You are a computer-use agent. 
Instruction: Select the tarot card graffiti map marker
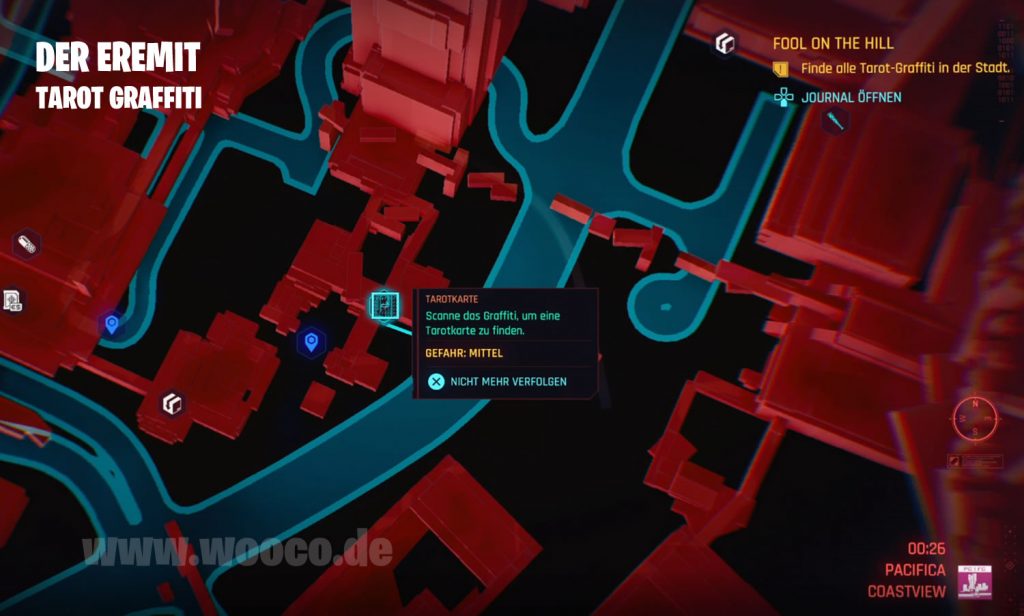pyautogui.click(x=384, y=305)
